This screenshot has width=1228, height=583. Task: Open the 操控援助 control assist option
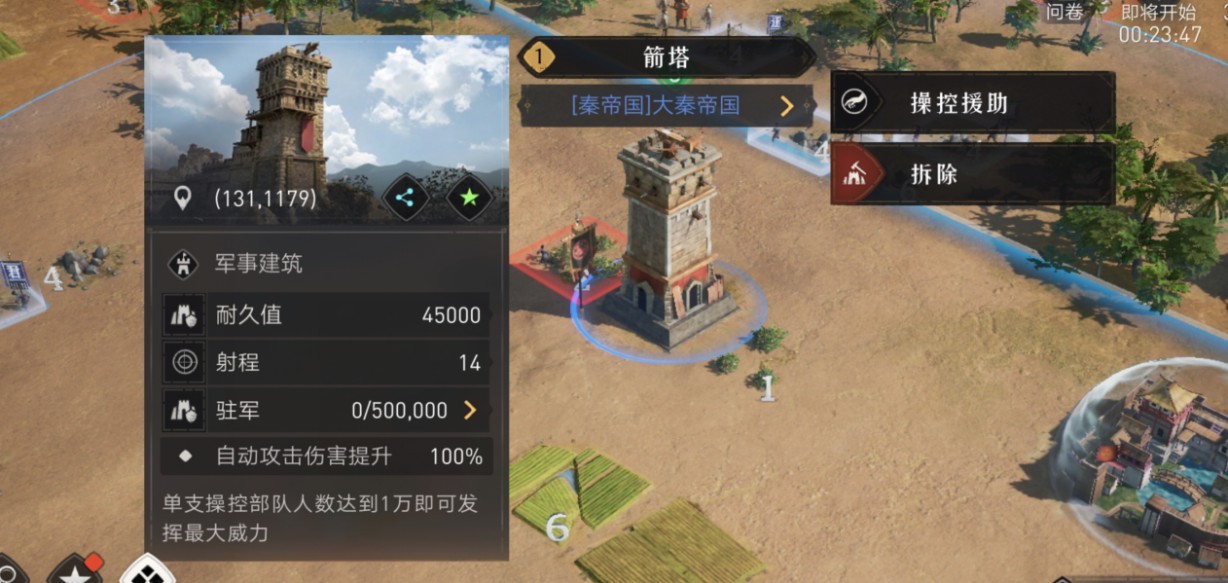click(x=972, y=103)
